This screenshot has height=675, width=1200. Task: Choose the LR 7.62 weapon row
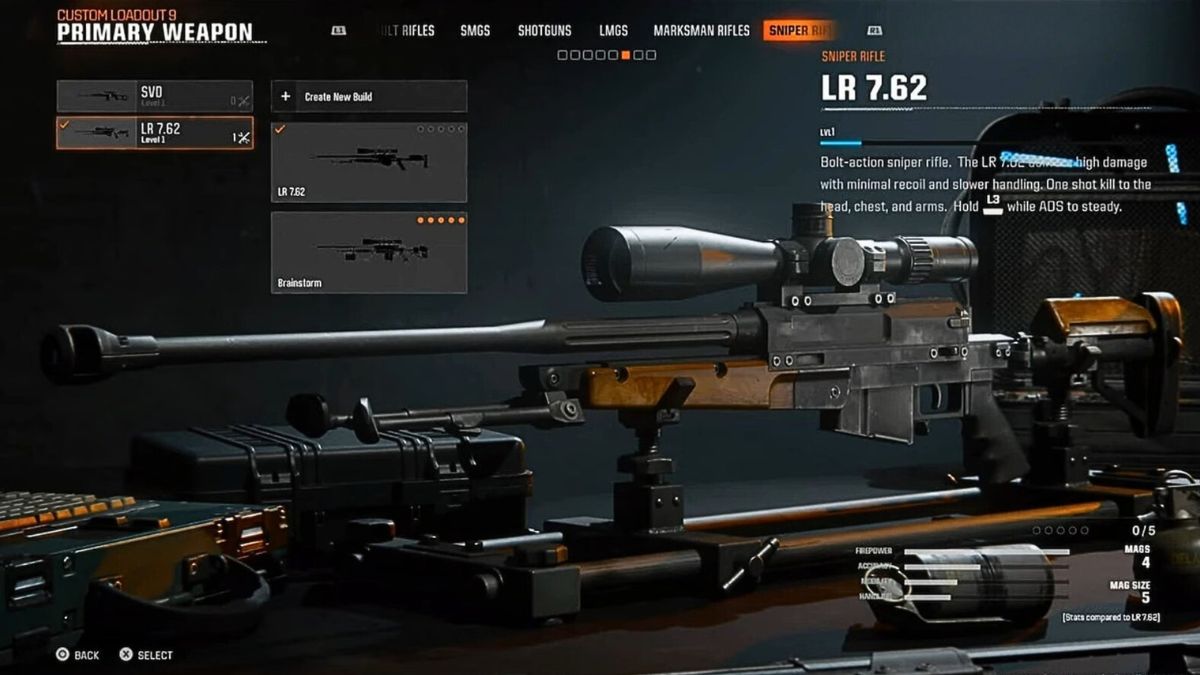154,133
